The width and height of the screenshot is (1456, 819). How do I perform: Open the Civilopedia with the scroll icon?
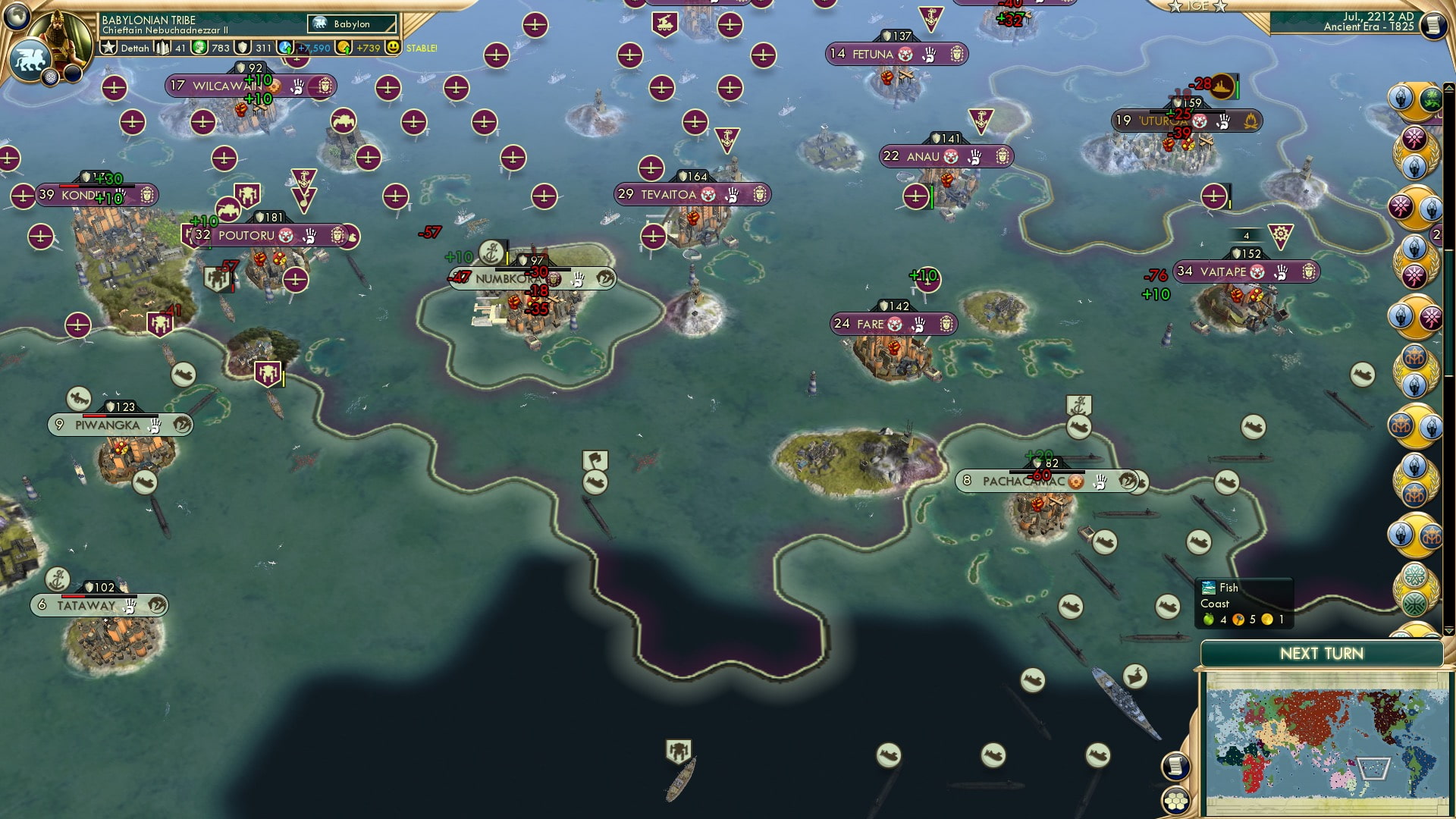(x=1436, y=27)
